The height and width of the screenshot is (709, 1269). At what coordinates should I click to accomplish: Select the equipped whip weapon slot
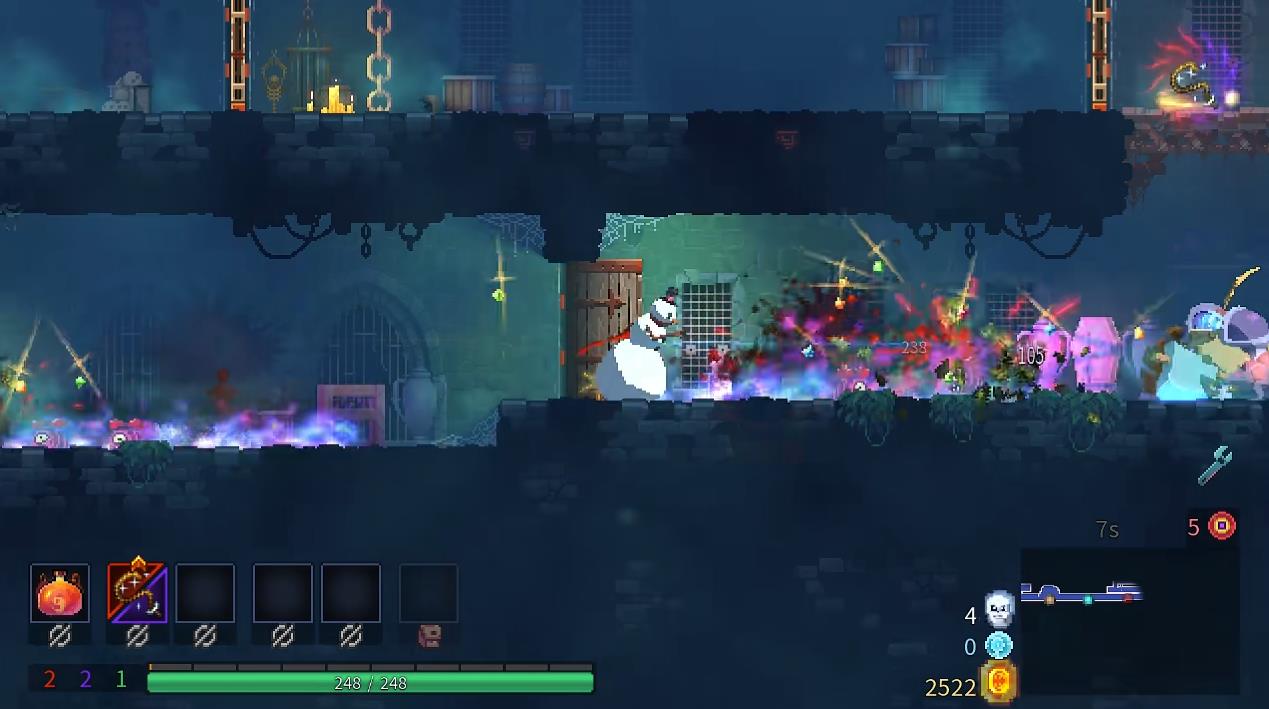pos(137,594)
